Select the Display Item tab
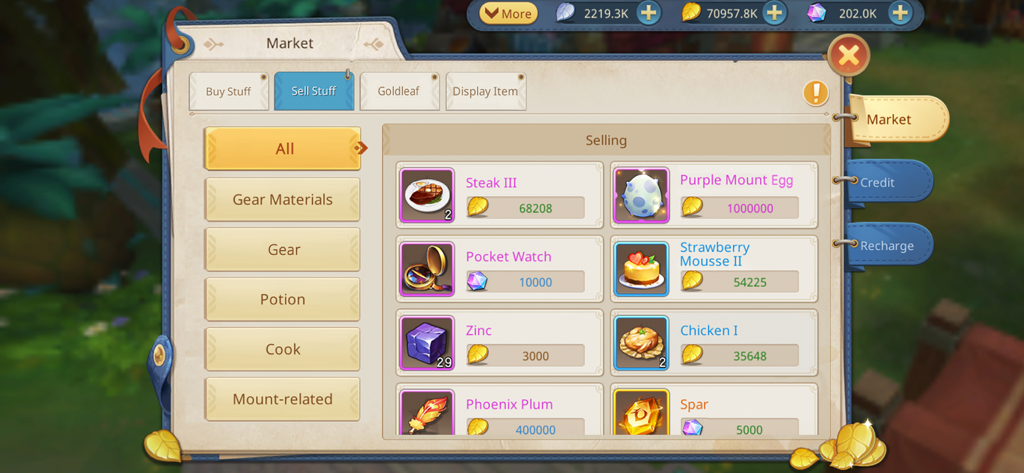The width and height of the screenshot is (1024, 473). click(x=485, y=91)
